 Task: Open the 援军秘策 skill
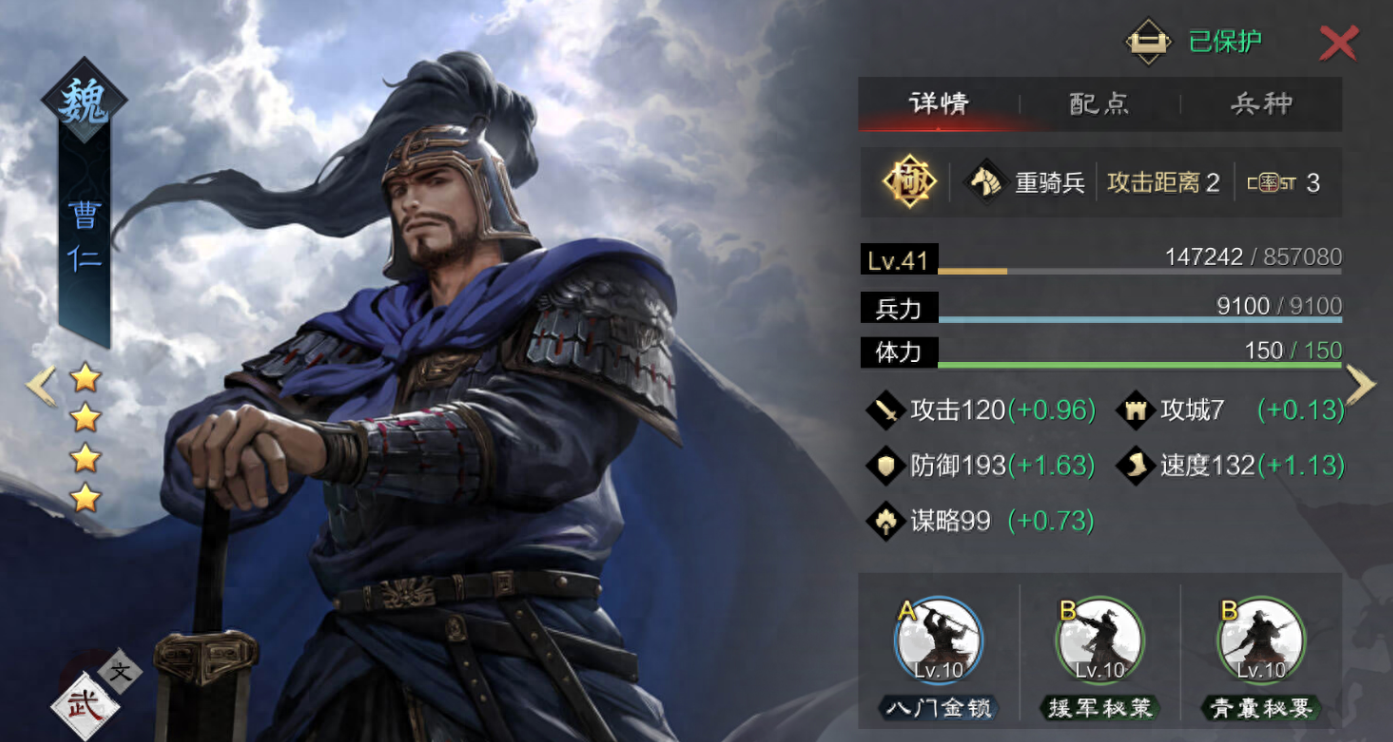pos(1100,642)
